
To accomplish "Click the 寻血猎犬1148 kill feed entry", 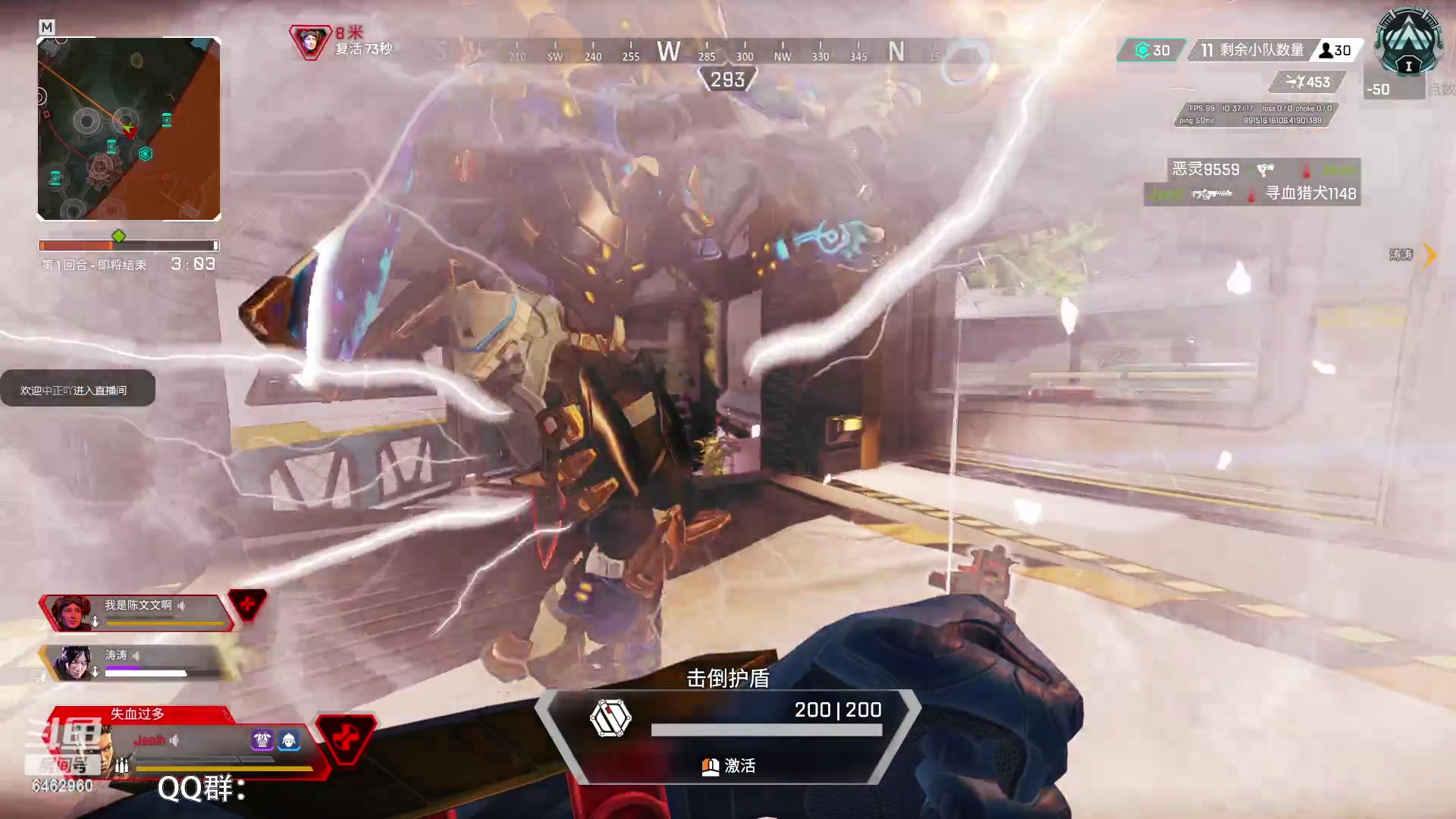I will click(1253, 194).
